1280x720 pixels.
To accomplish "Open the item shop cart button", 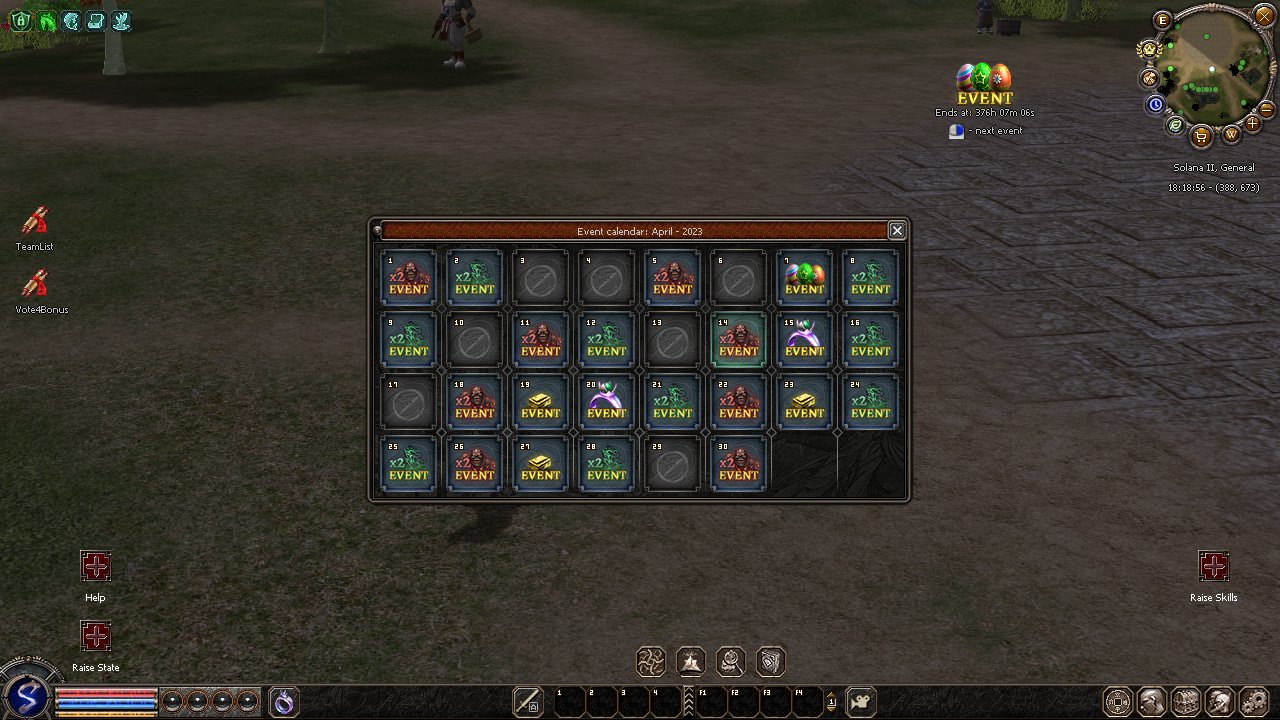I will click(x=1201, y=135).
